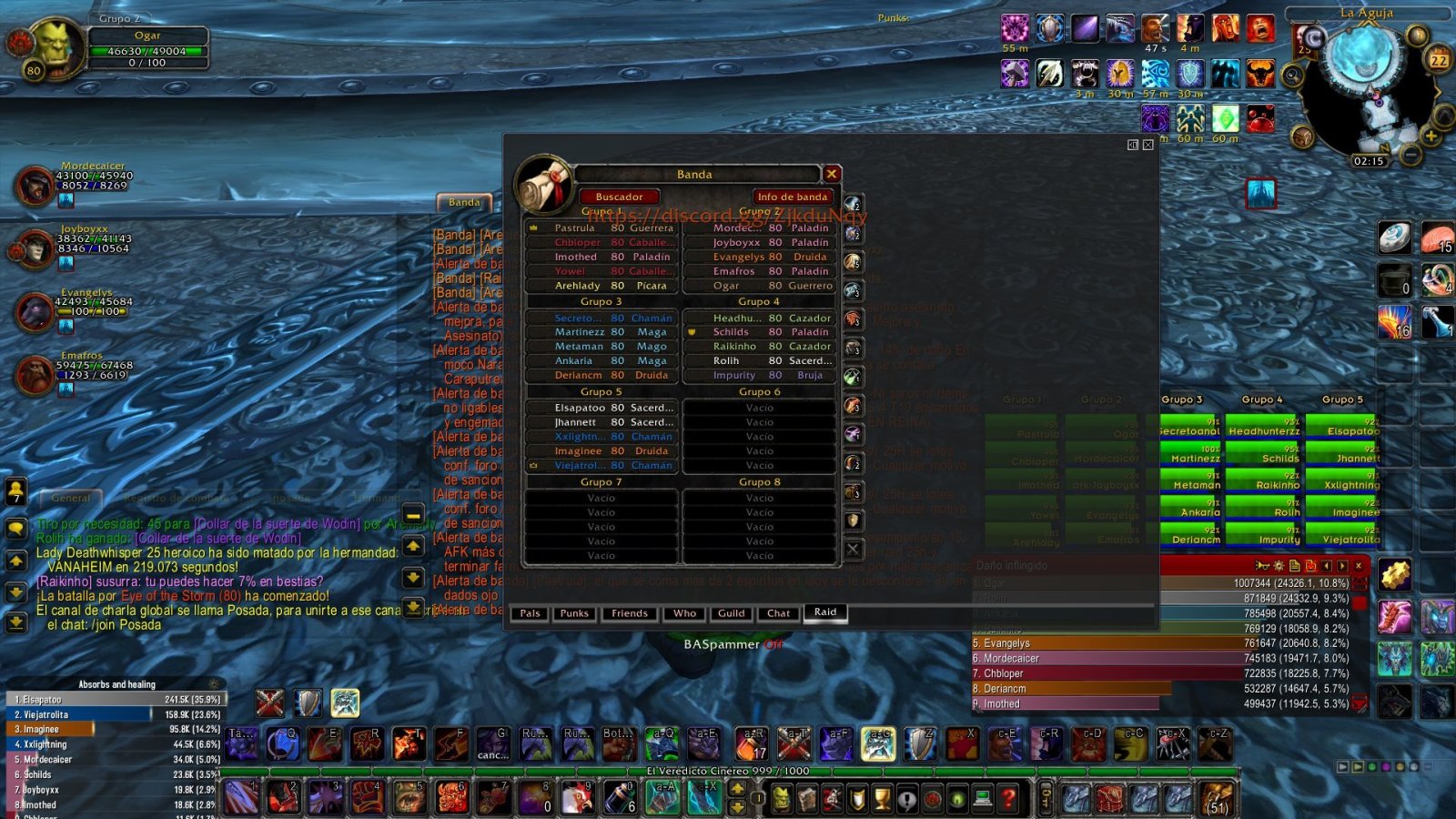Image resolution: width=1456 pixels, height=819 pixels.
Task: Click the Buscador button in the Banda window
Action: 620,197
